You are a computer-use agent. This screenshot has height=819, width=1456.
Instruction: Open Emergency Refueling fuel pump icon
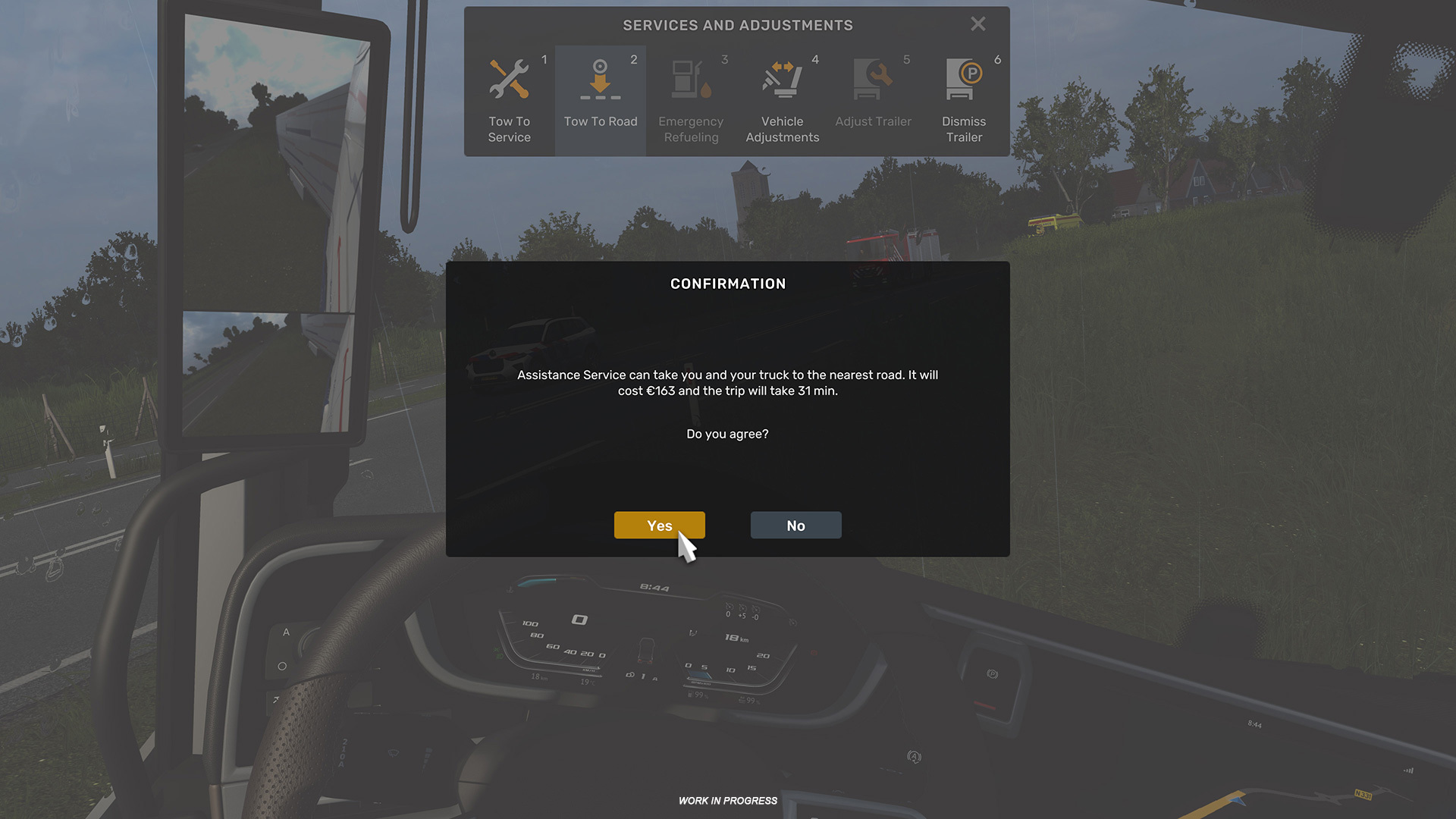tap(691, 78)
